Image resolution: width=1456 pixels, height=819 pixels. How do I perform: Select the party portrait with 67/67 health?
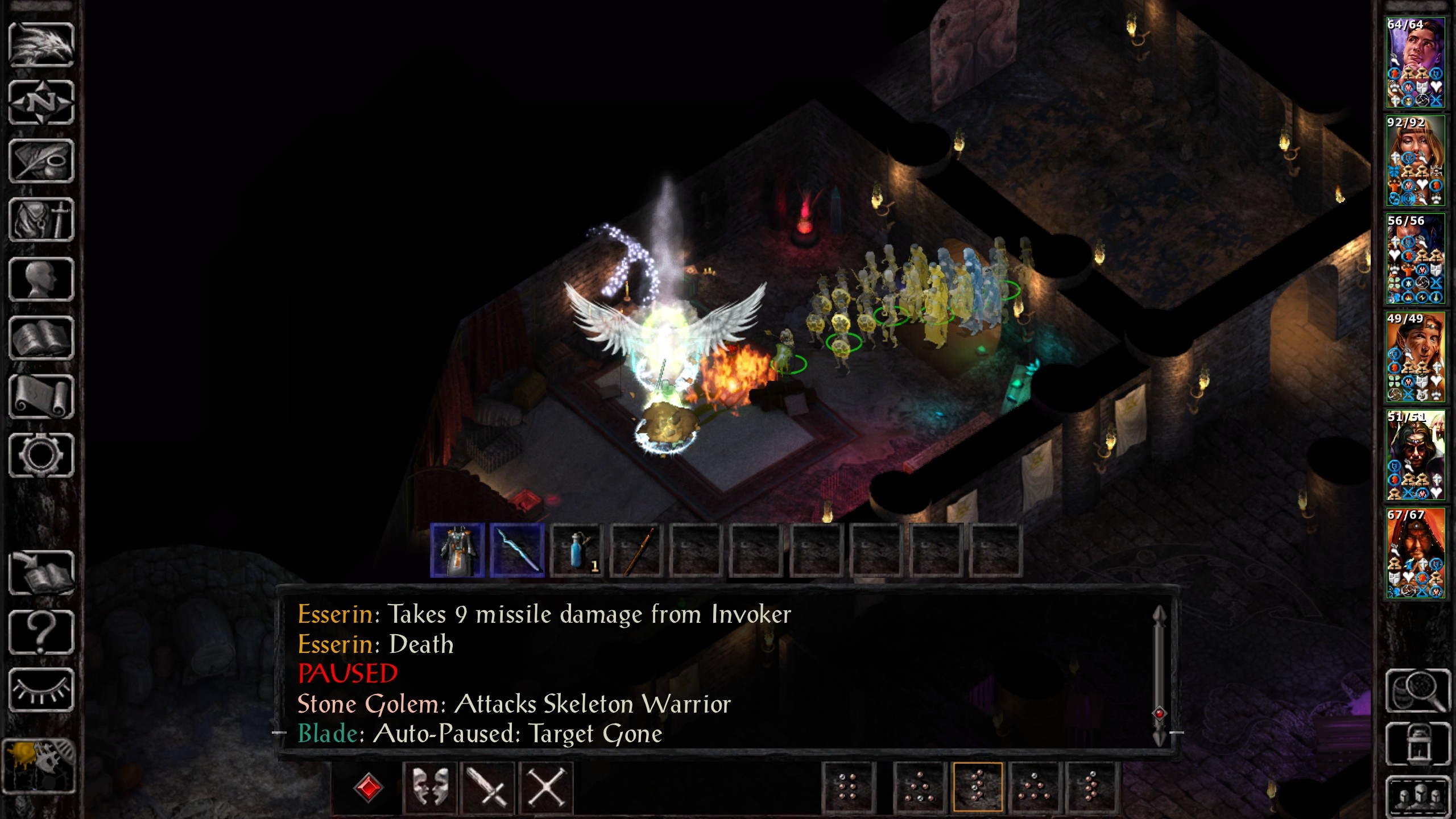point(1415,553)
